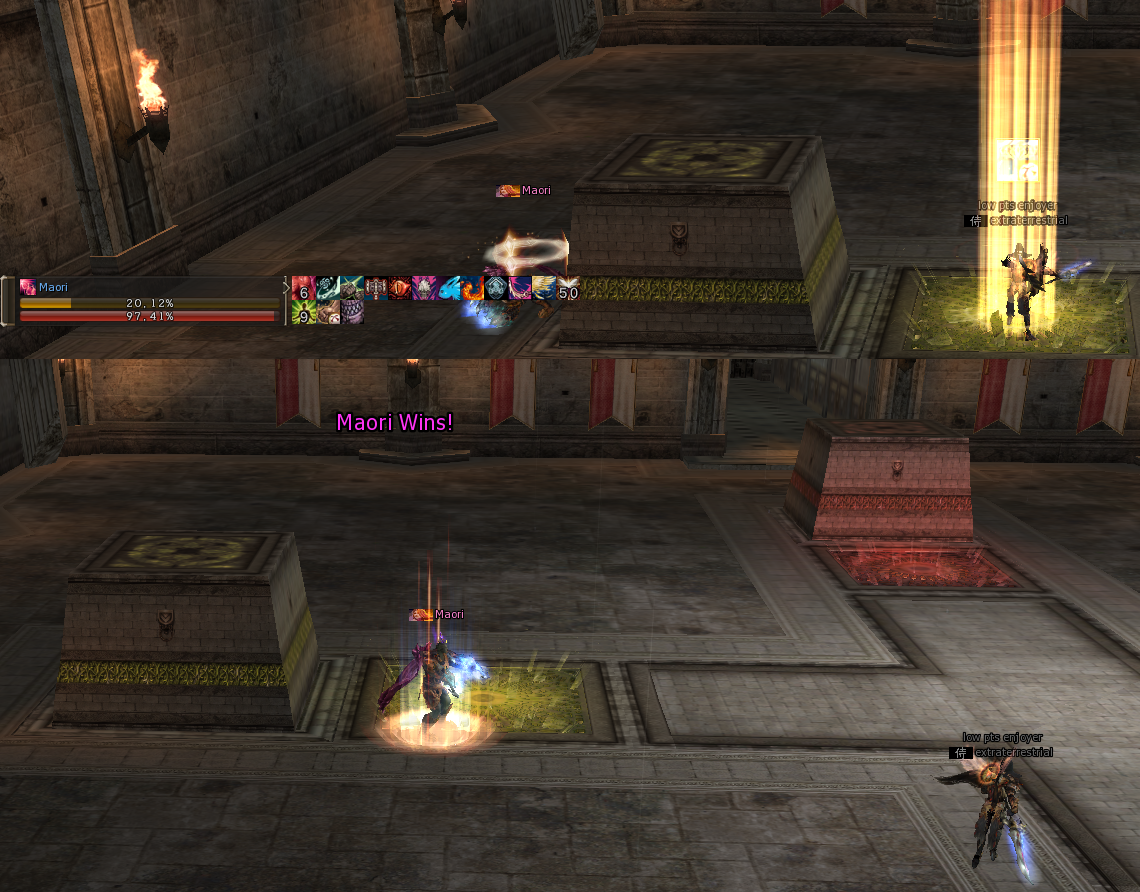Choose the teal hexagon shield buff icon
The image size is (1140, 892).
click(496, 288)
